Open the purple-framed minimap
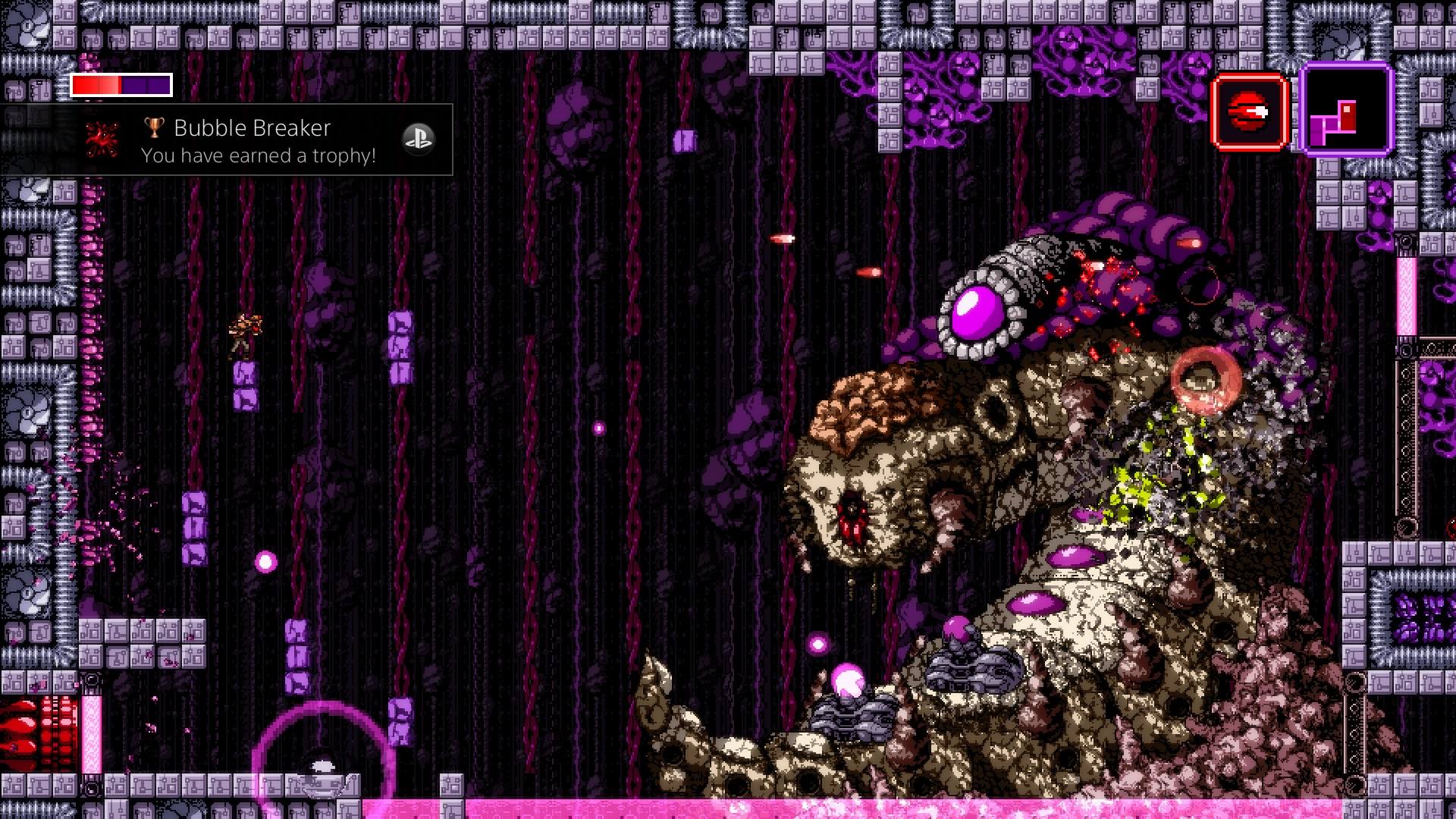1456x819 pixels. click(x=1346, y=110)
